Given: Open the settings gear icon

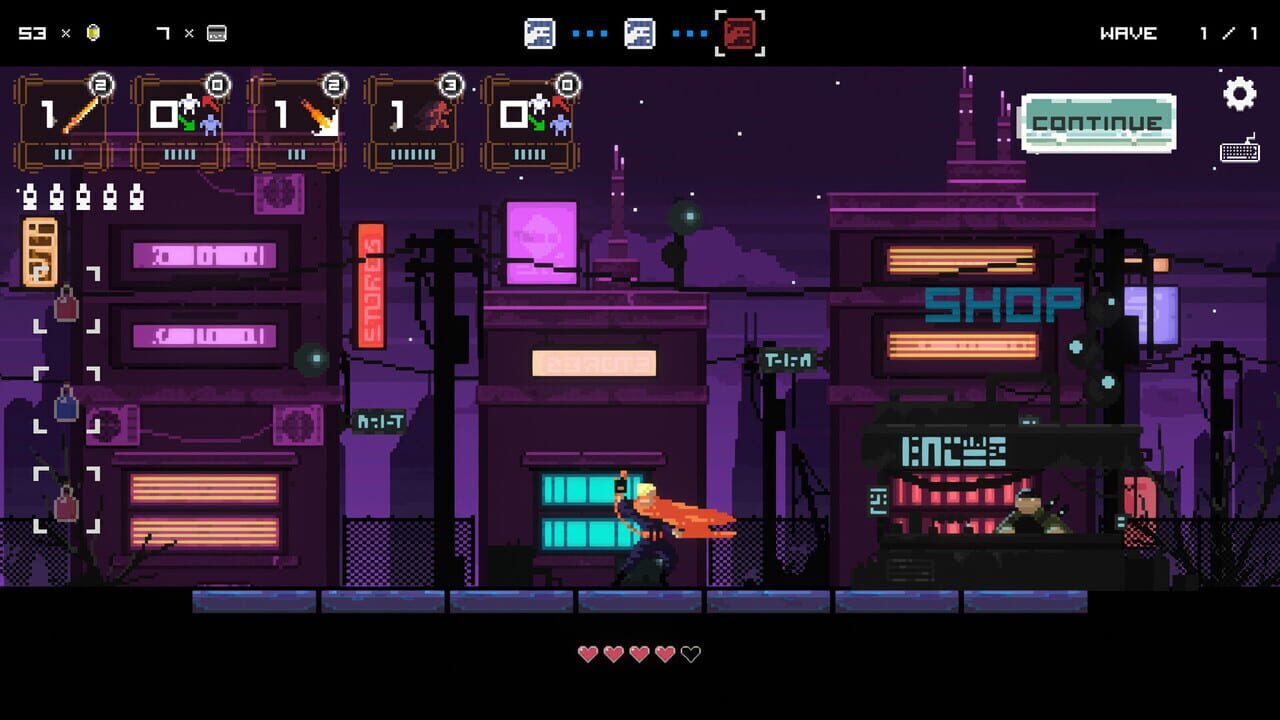Looking at the screenshot, I should tap(1240, 93).
